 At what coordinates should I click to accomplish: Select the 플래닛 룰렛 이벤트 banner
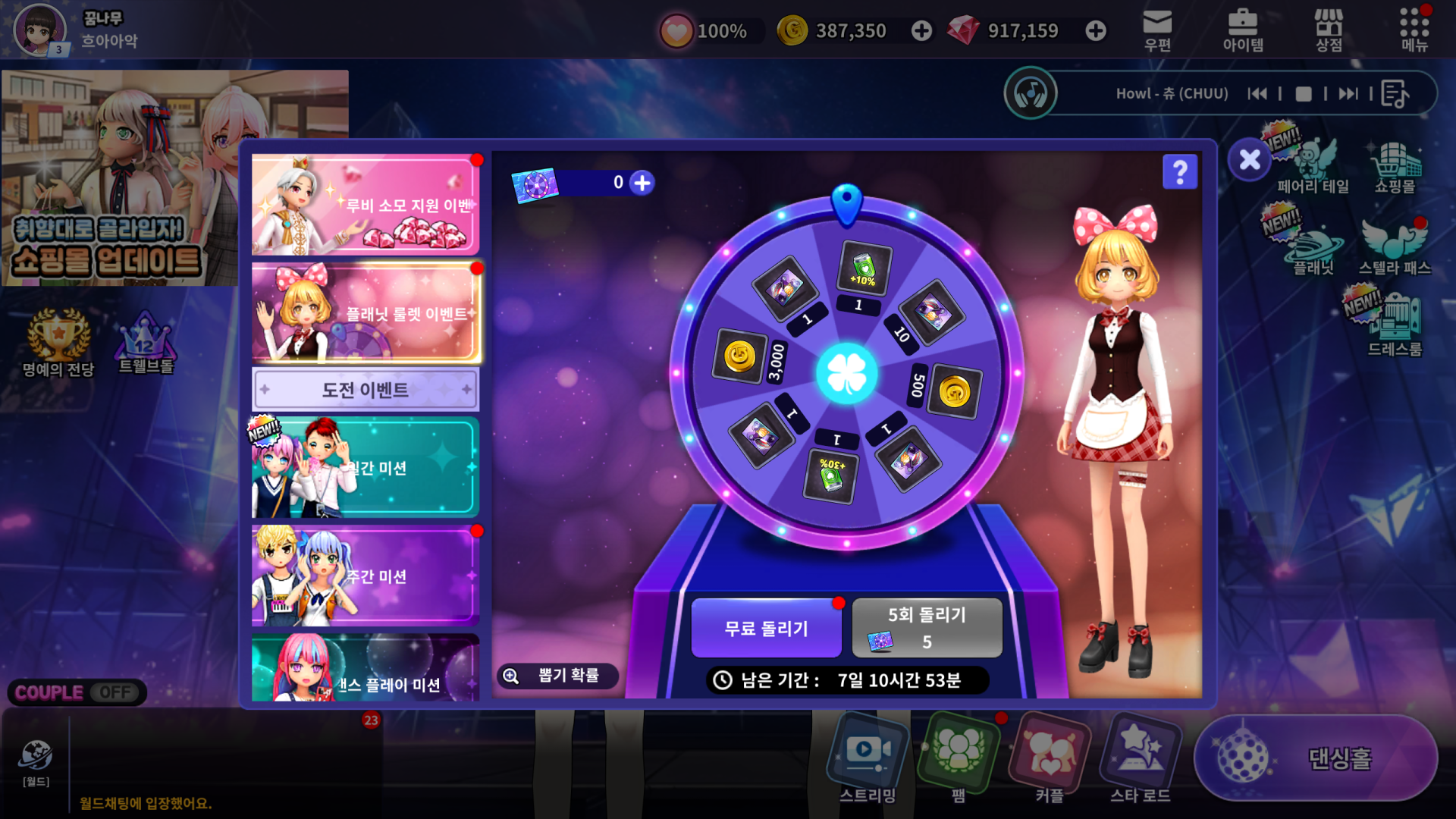pyautogui.click(x=365, y=312)
